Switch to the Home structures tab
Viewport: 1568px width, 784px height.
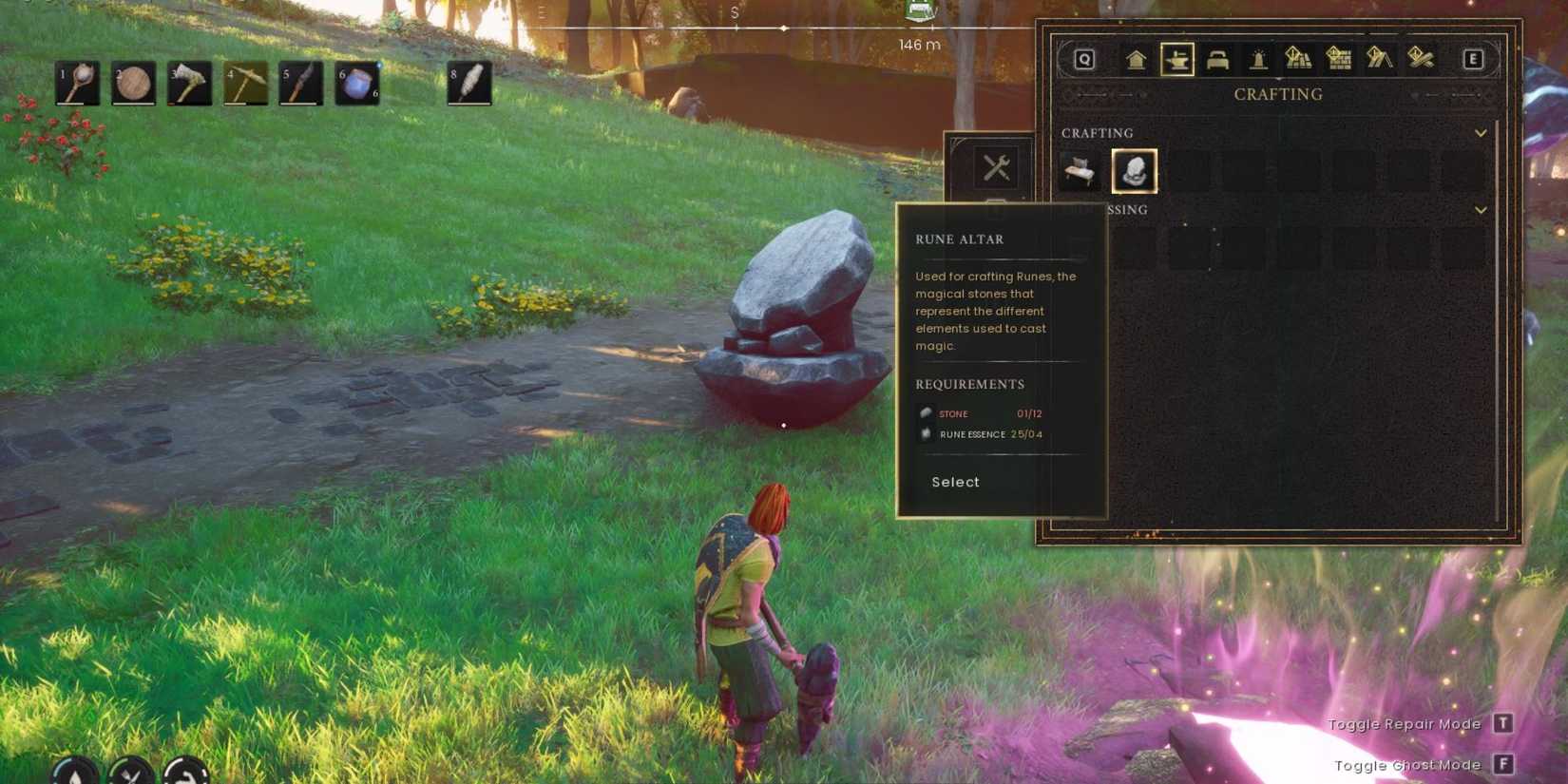1136,59
